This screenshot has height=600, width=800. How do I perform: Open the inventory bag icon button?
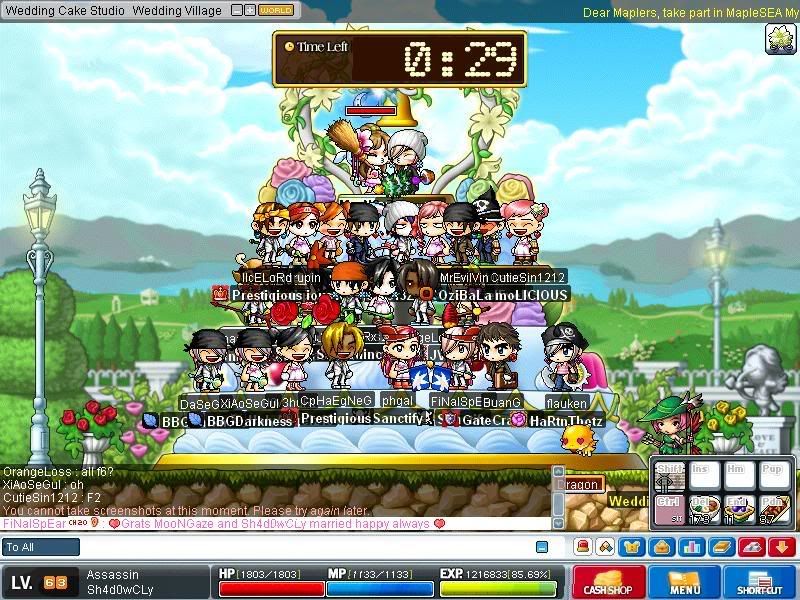[662, 547]
